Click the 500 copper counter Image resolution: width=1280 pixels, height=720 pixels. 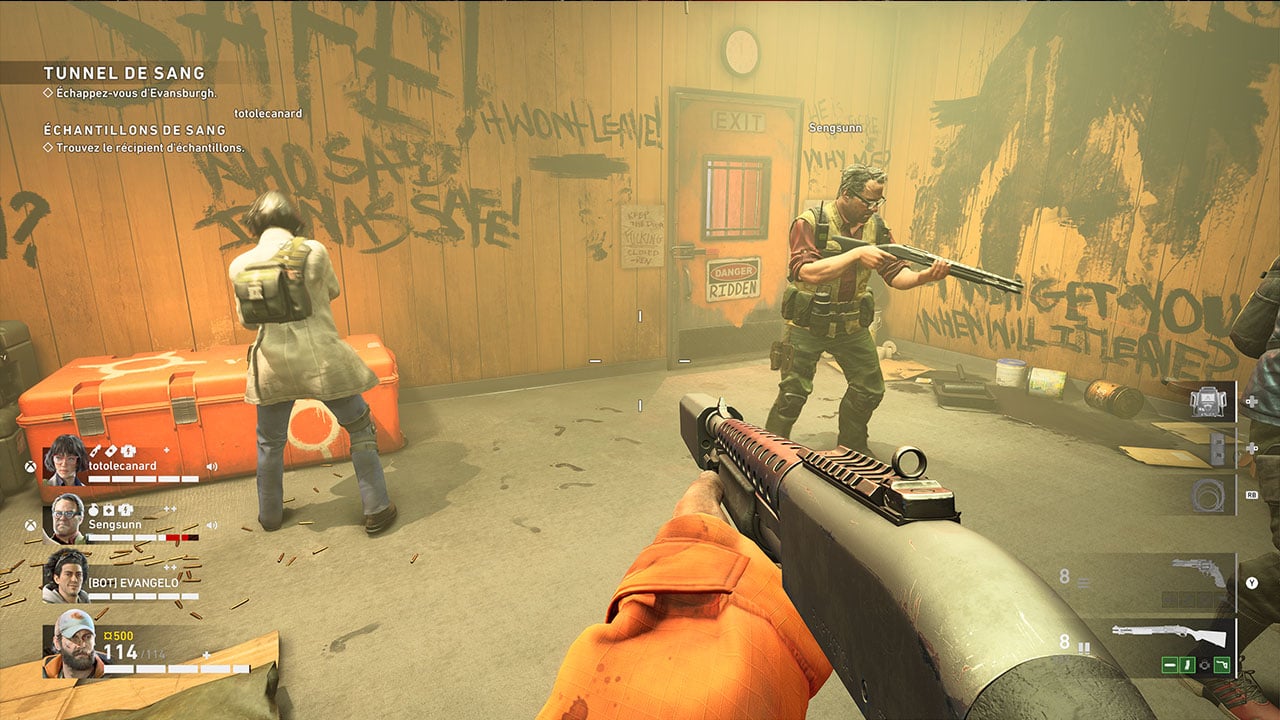coord(118,636)
